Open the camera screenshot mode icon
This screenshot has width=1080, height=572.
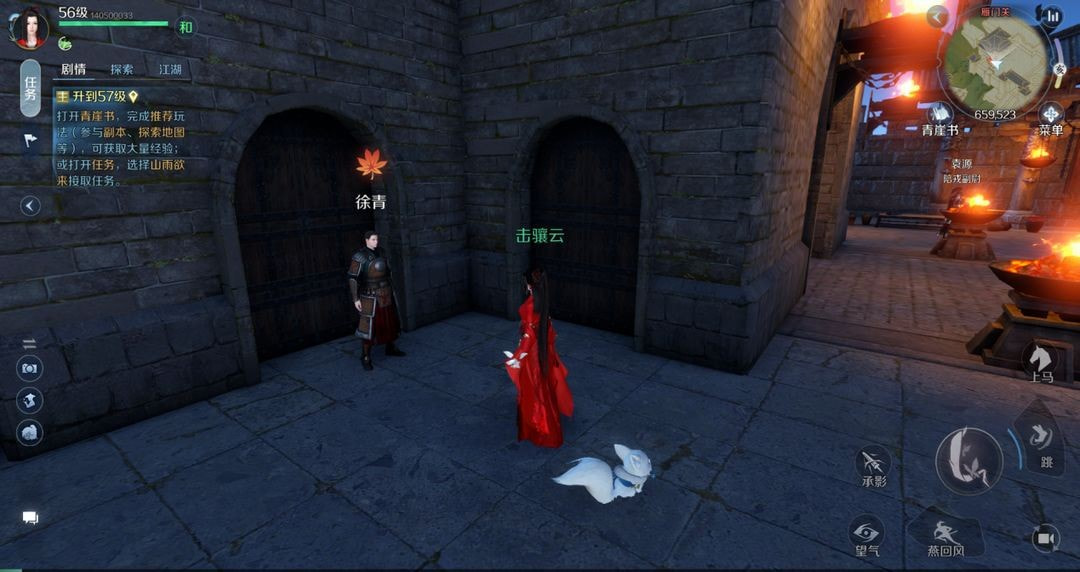[x=30, y=368]
